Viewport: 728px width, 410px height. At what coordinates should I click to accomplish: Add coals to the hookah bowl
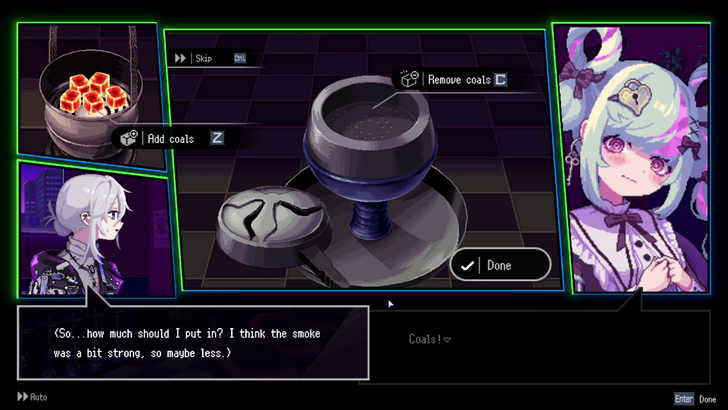(x=170, y=138)
